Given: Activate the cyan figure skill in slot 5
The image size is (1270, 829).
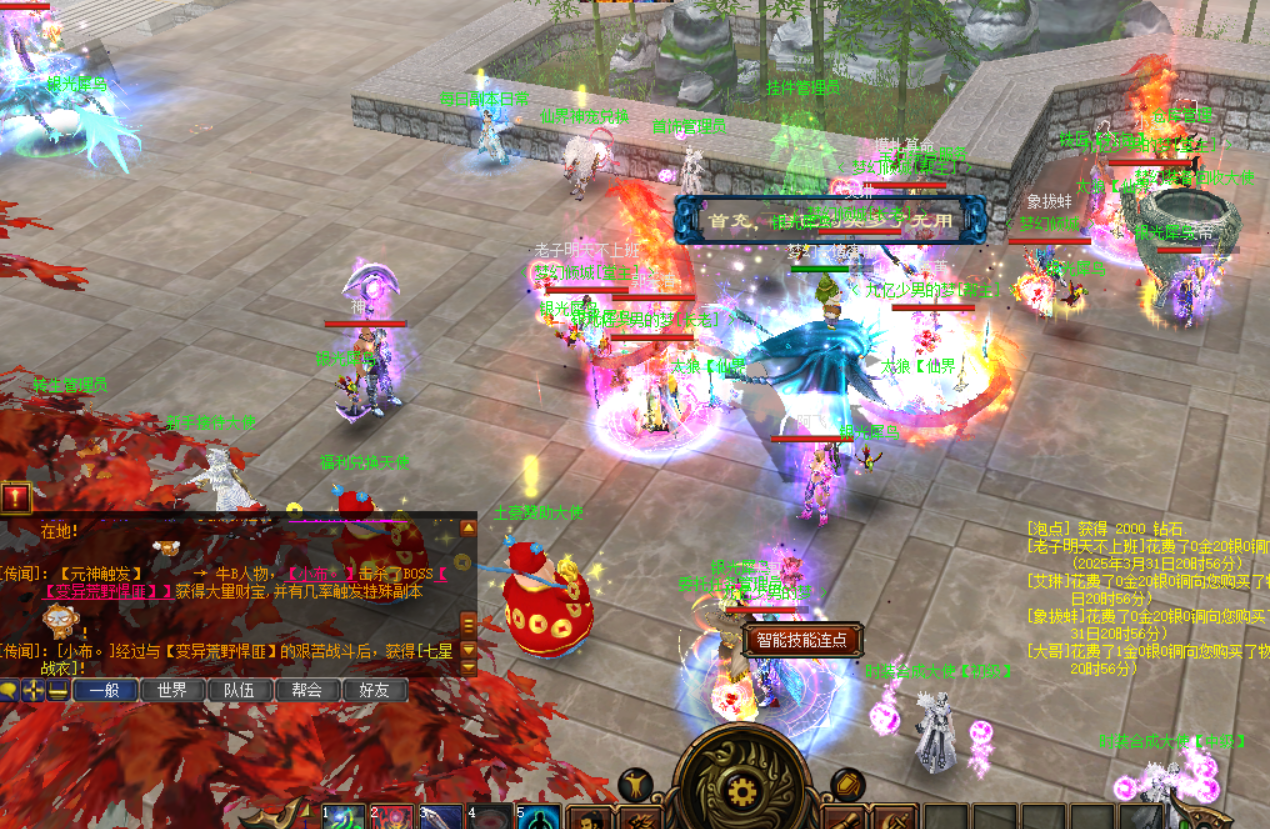Looking at the screenshot, I should [540, 817].
